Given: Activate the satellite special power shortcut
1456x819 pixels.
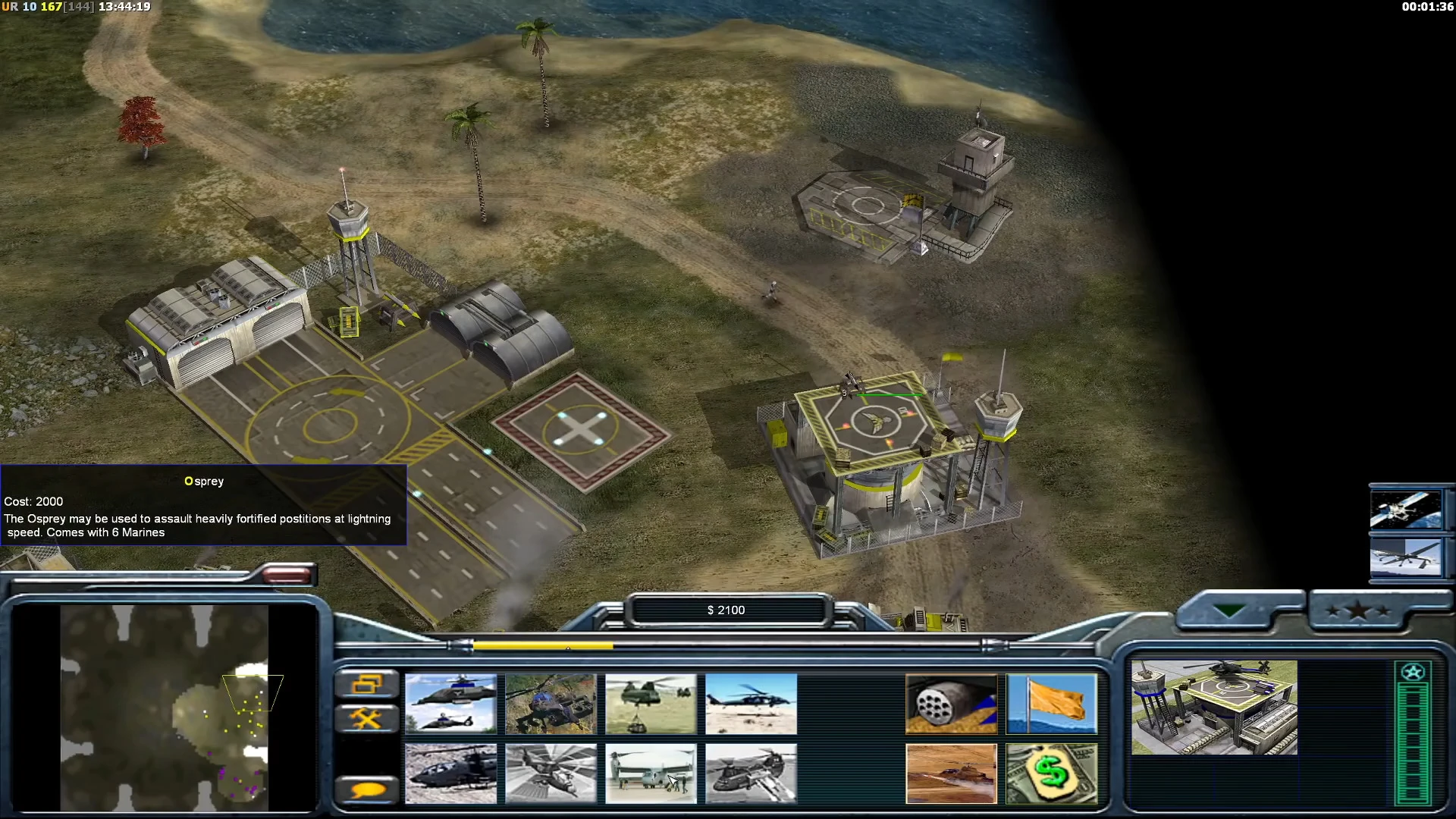Looking at the screenshot, I should tap(1405, 509).
